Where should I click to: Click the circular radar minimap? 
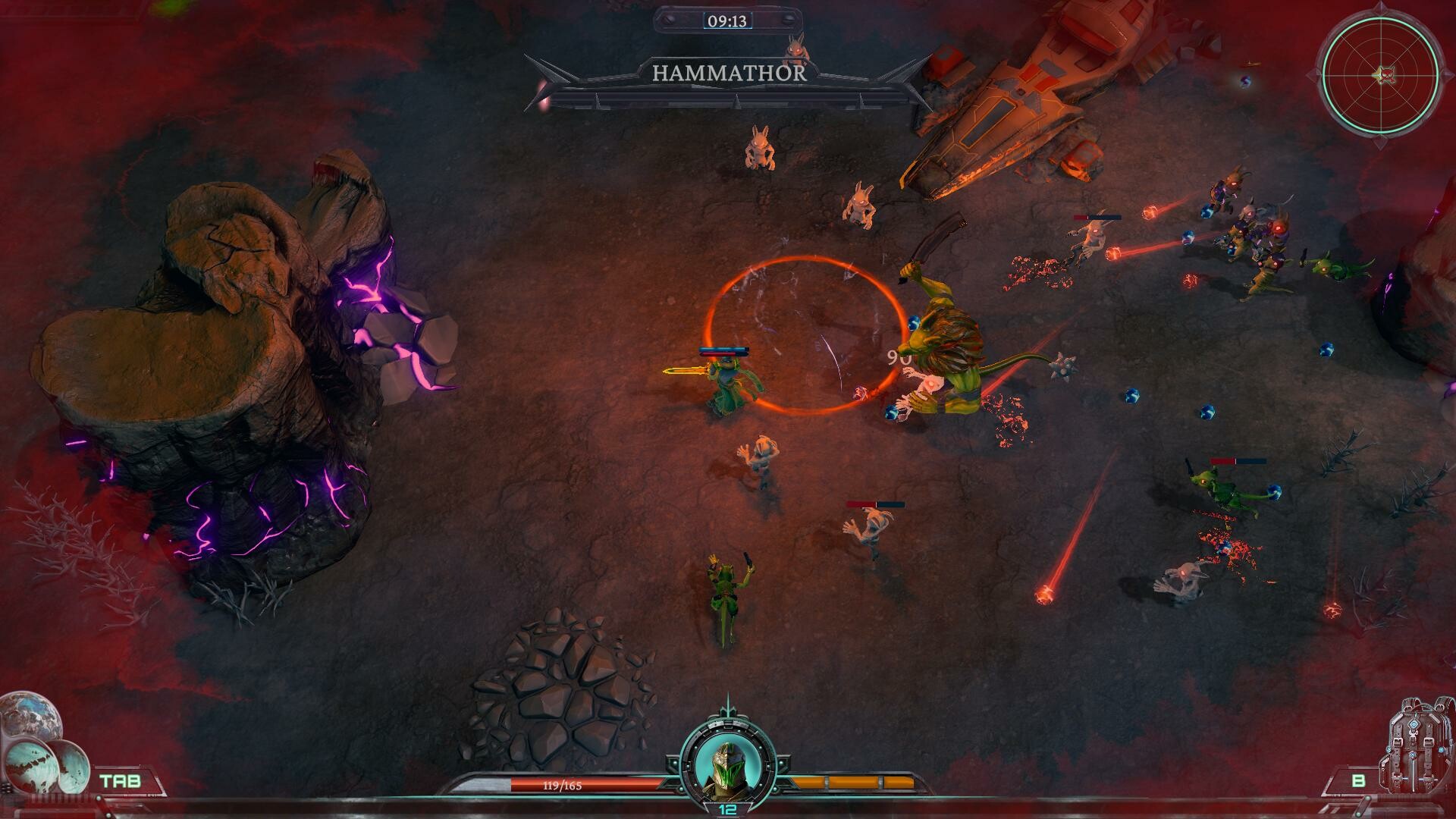(x=1380, y=74)
